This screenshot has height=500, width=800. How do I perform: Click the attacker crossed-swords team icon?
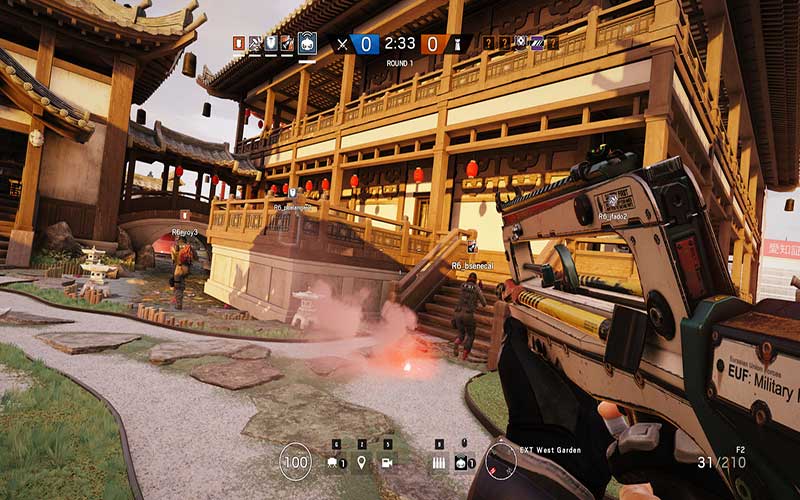343,43
